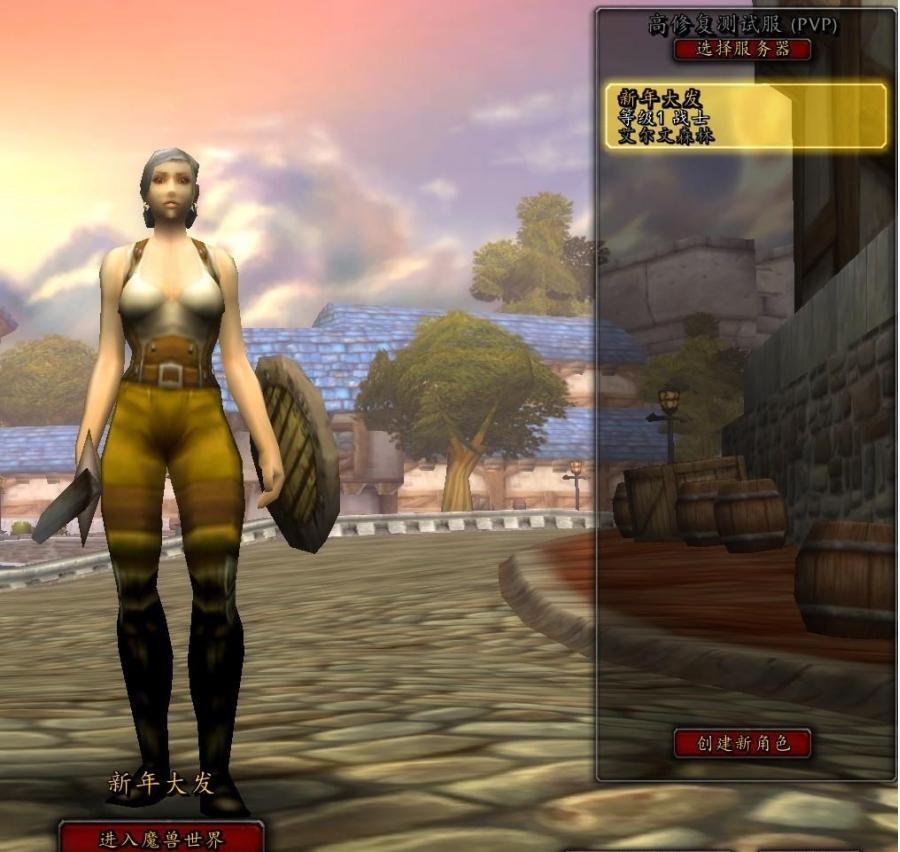Create a new character with 创建新角色
Screen dimensions: 900x852
[742, 743]
